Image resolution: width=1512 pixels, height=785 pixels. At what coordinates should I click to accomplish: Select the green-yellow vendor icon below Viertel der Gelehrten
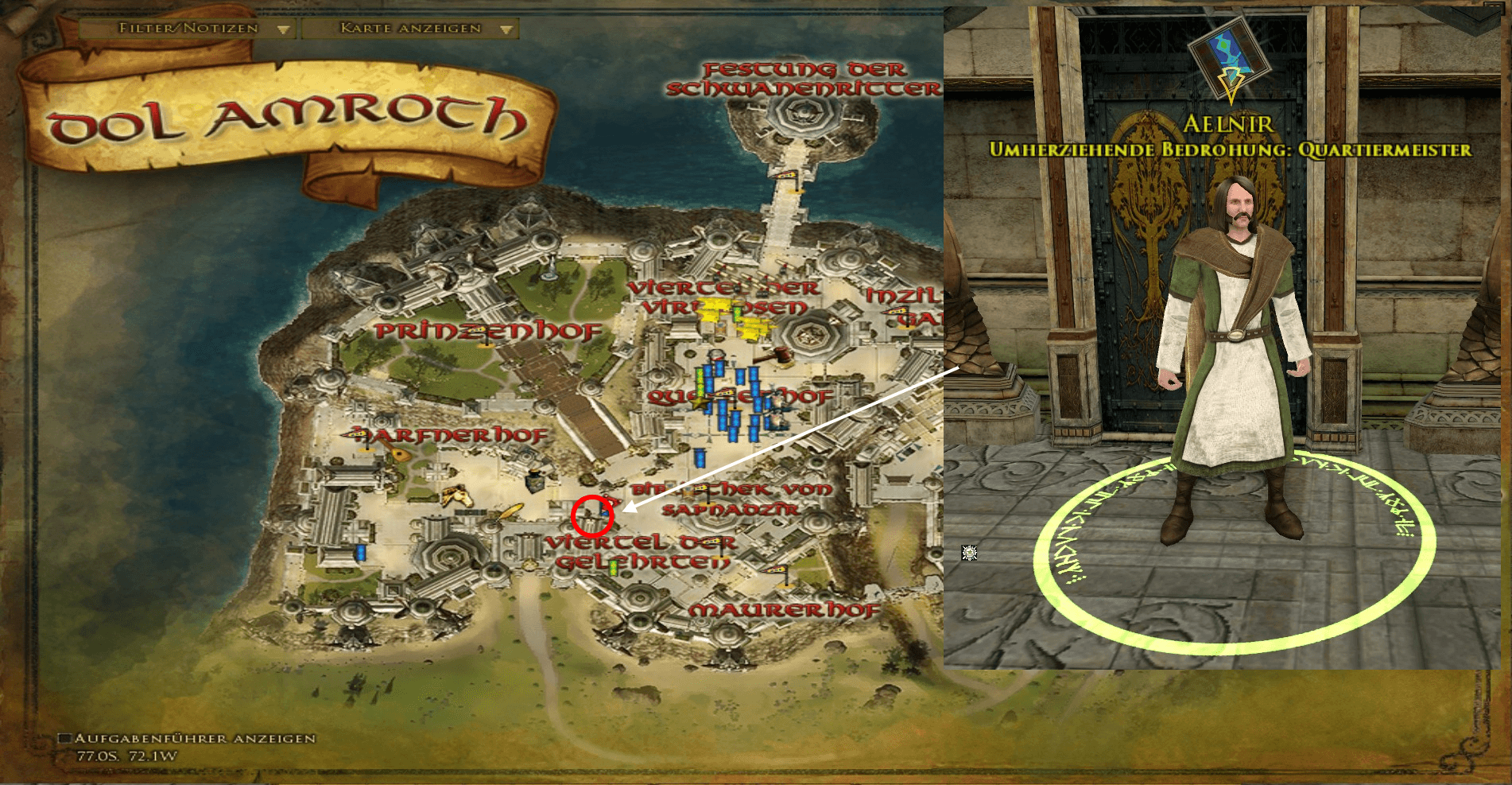(x=612, y=569)
